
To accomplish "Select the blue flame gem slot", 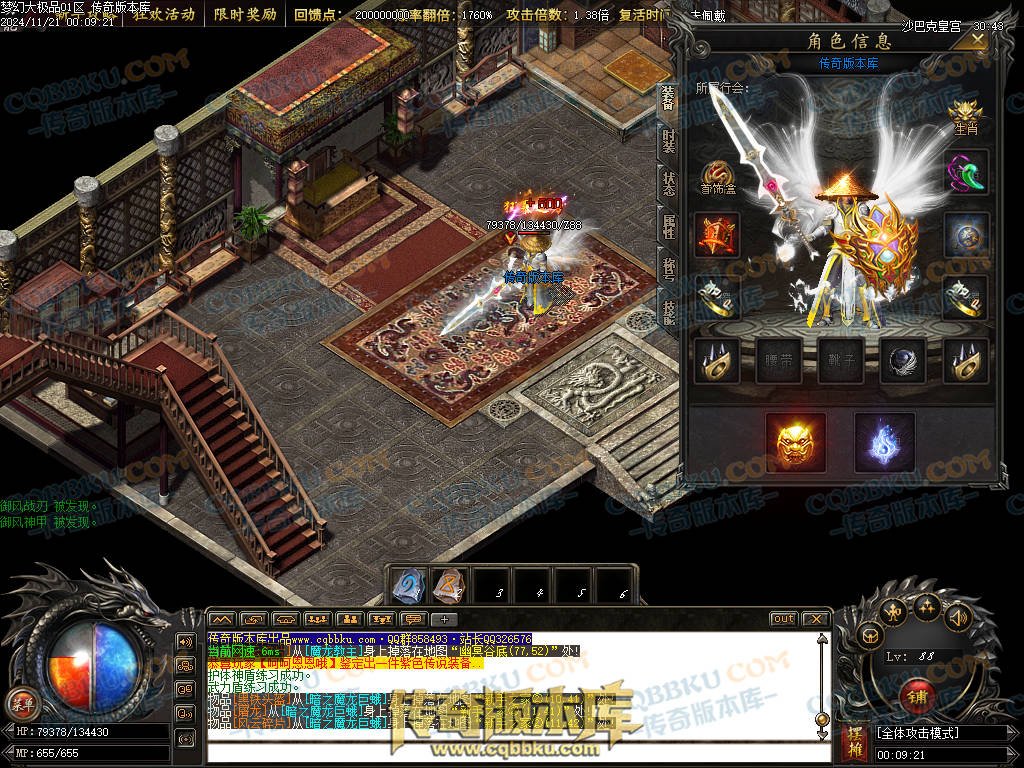I will coord(884,441).
